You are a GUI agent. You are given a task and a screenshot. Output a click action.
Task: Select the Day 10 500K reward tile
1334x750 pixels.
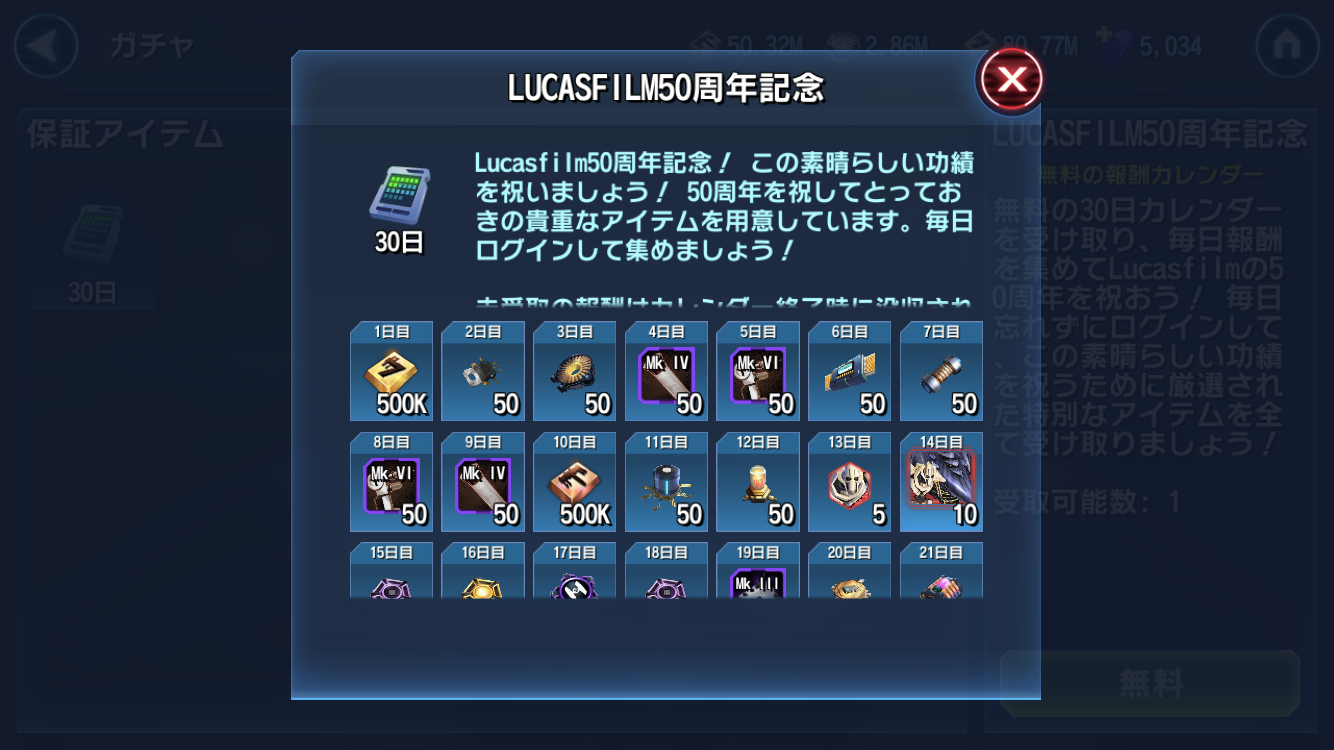(x=574, y=482)
